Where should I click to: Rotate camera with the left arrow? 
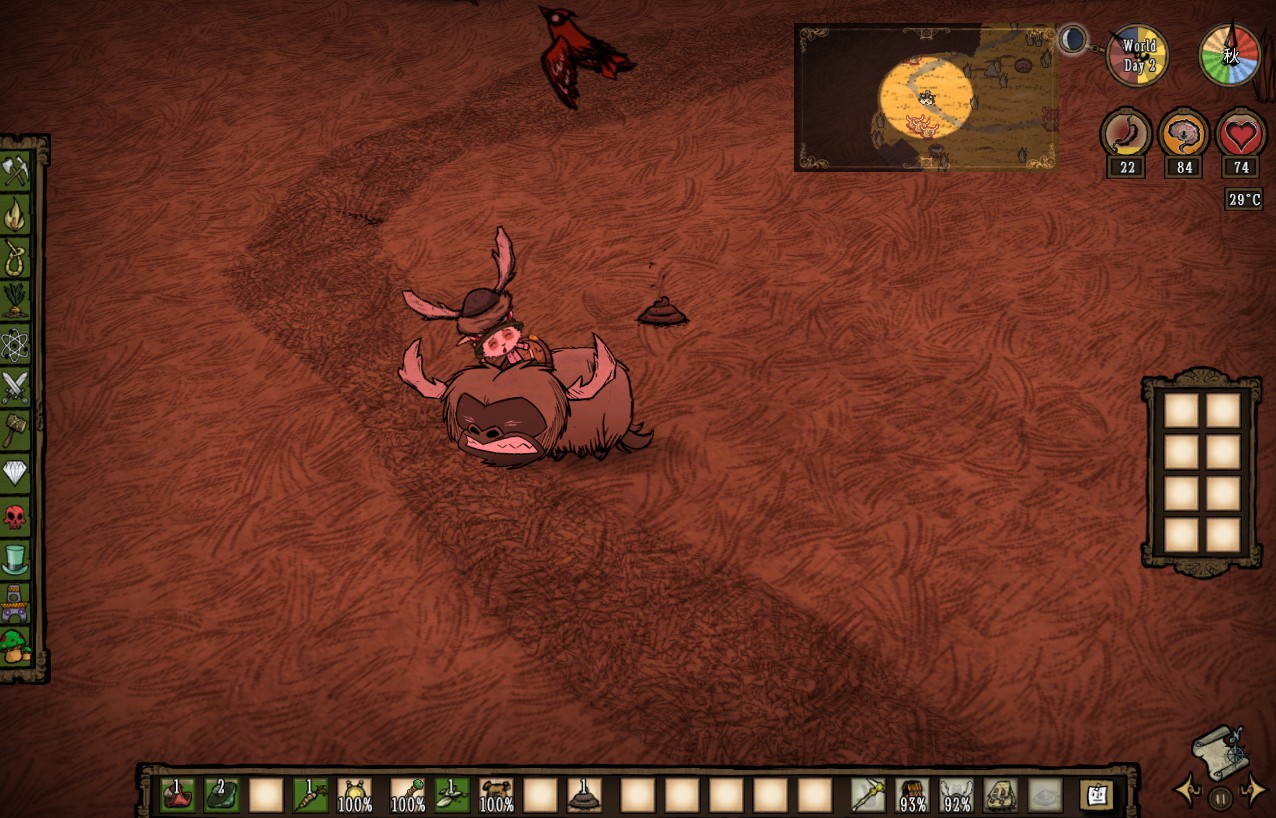1188,791
